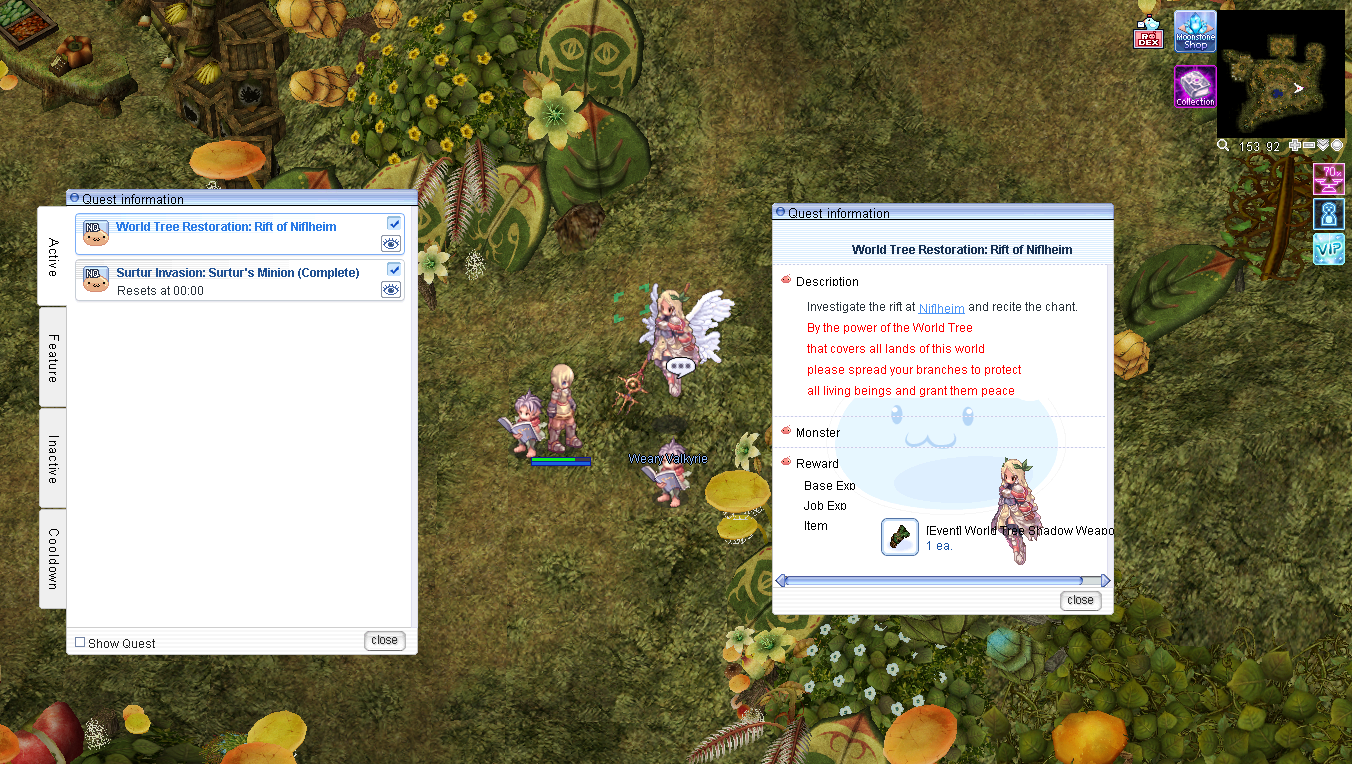Select the Surtur Invasion quest entry
Image resolution: width=1352 pixels, height=764 pixels.
[x=237, y=273]
